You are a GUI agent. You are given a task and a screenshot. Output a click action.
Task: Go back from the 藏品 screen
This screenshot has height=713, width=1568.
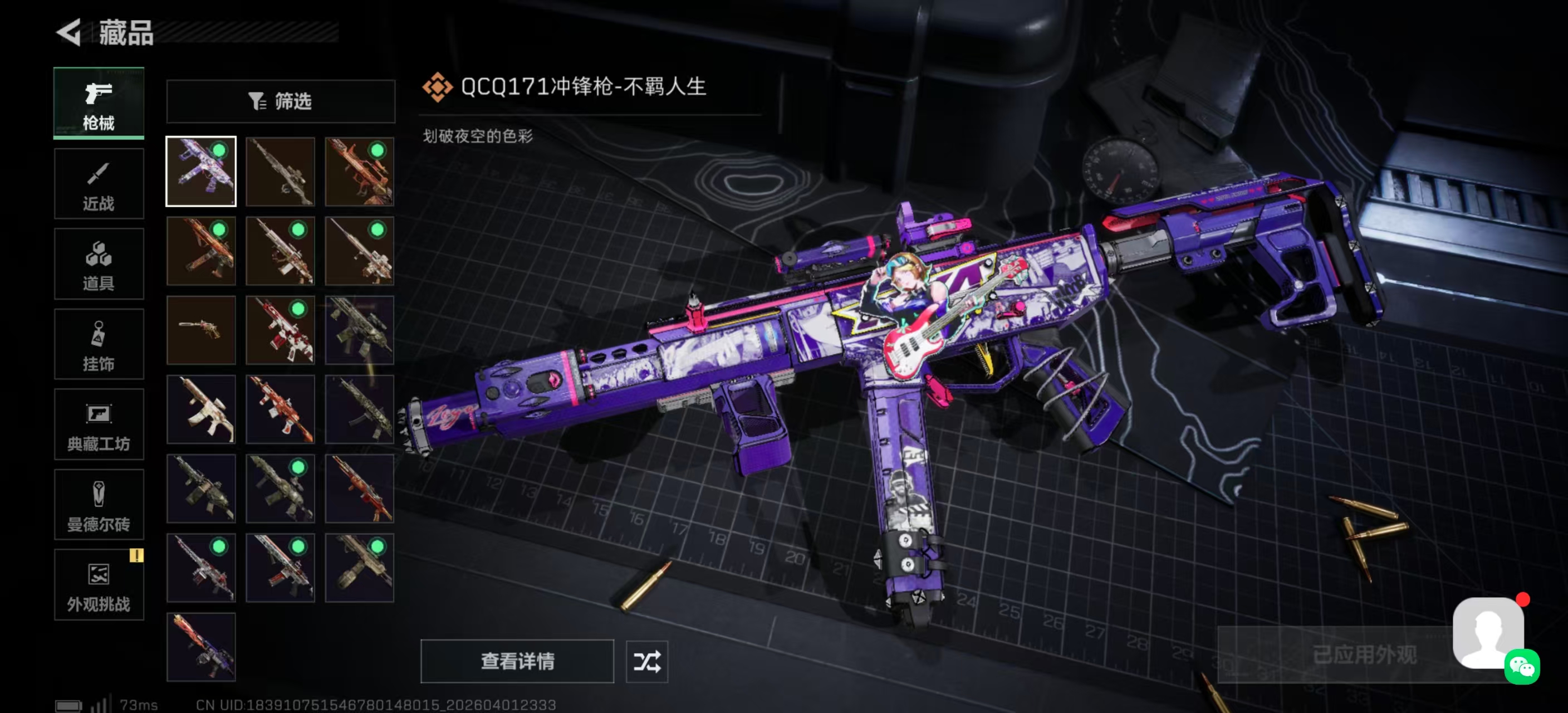point(69,32)
